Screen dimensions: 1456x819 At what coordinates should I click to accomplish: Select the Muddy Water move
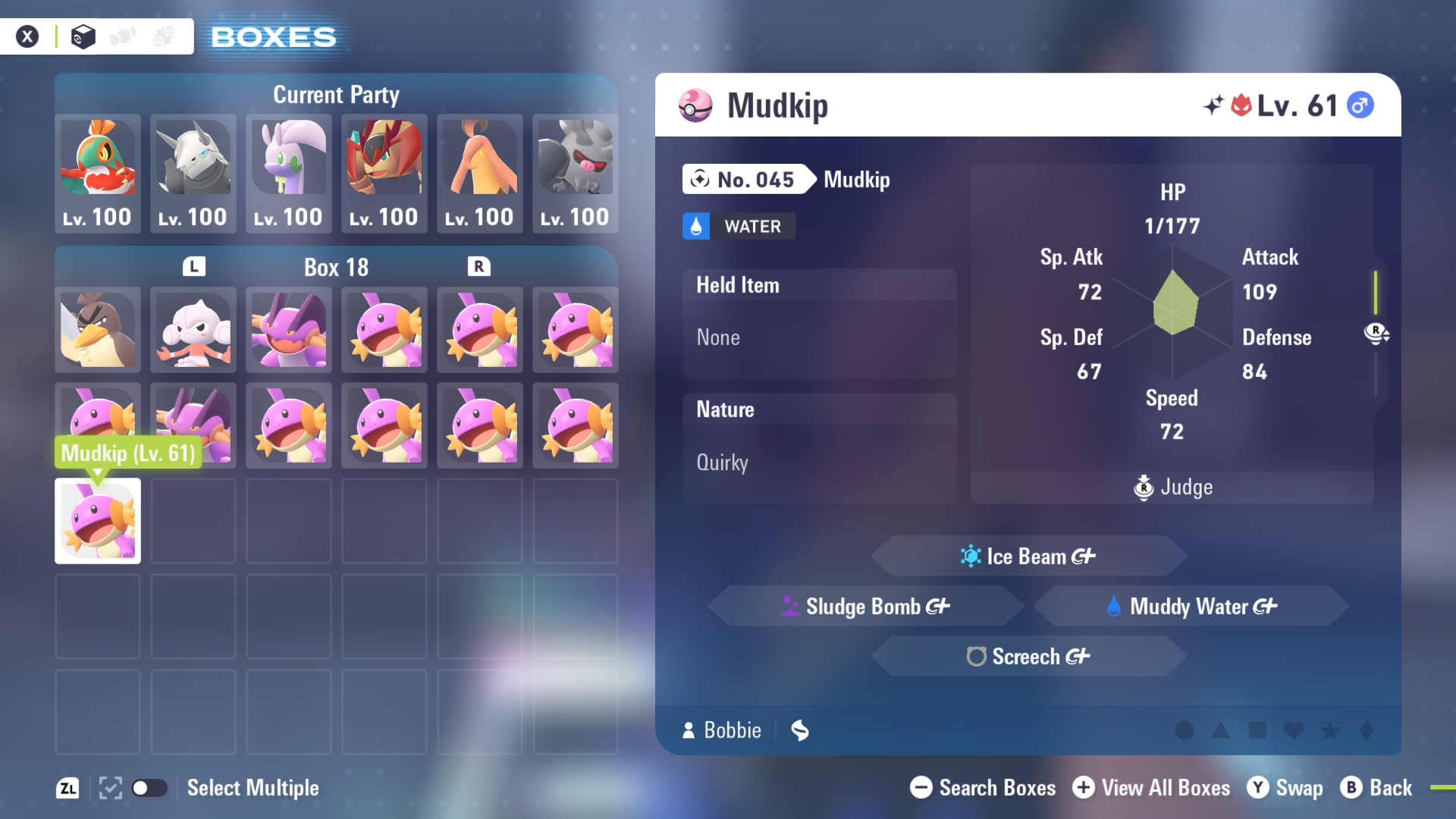pos(1191,607)
